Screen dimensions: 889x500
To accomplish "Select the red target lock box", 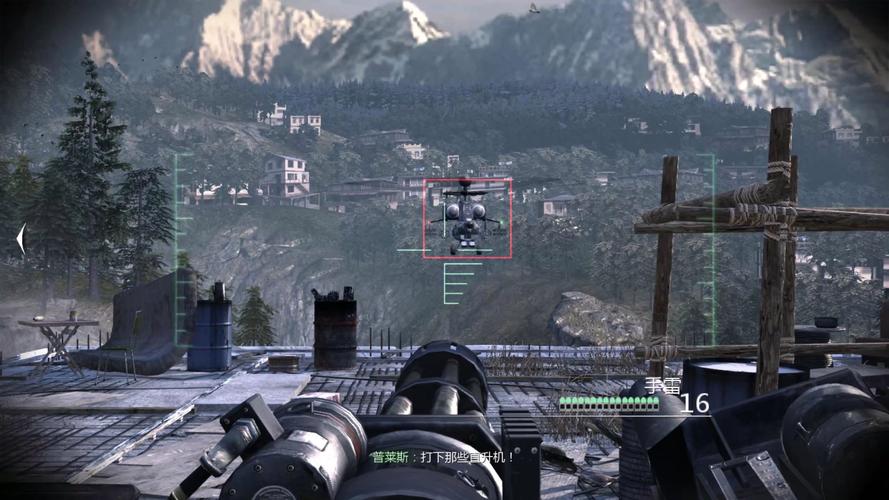I will point(467,218).
